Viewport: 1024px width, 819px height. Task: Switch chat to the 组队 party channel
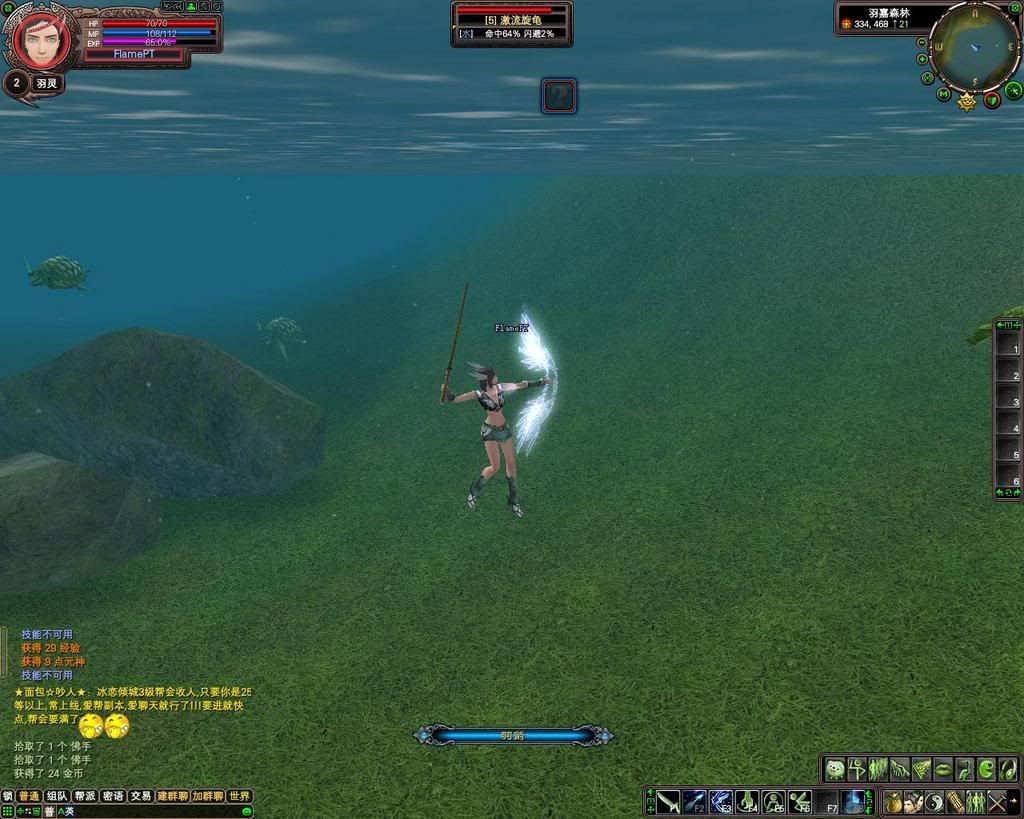click(57, 796)
